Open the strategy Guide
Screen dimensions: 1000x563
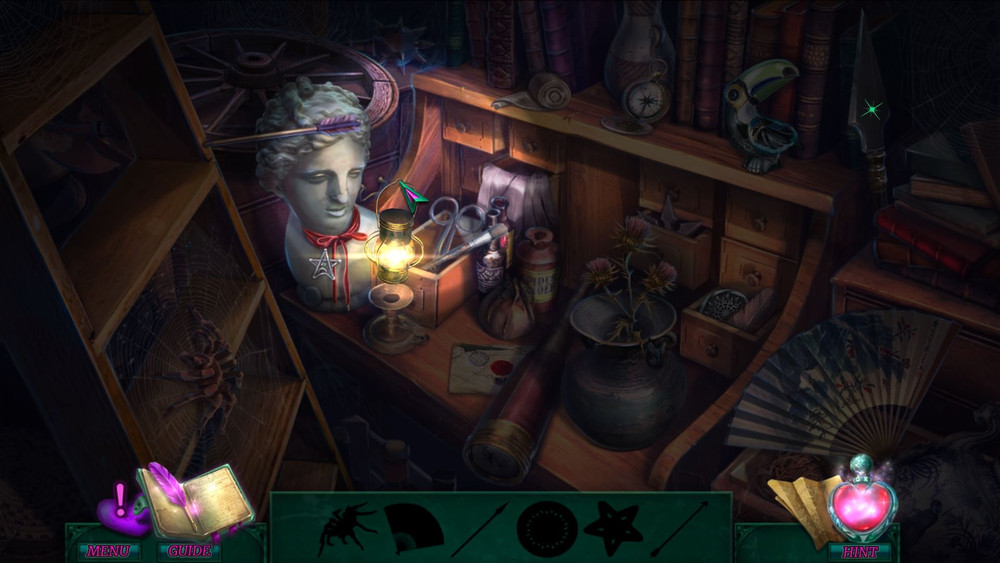click(x=189, y=551)
